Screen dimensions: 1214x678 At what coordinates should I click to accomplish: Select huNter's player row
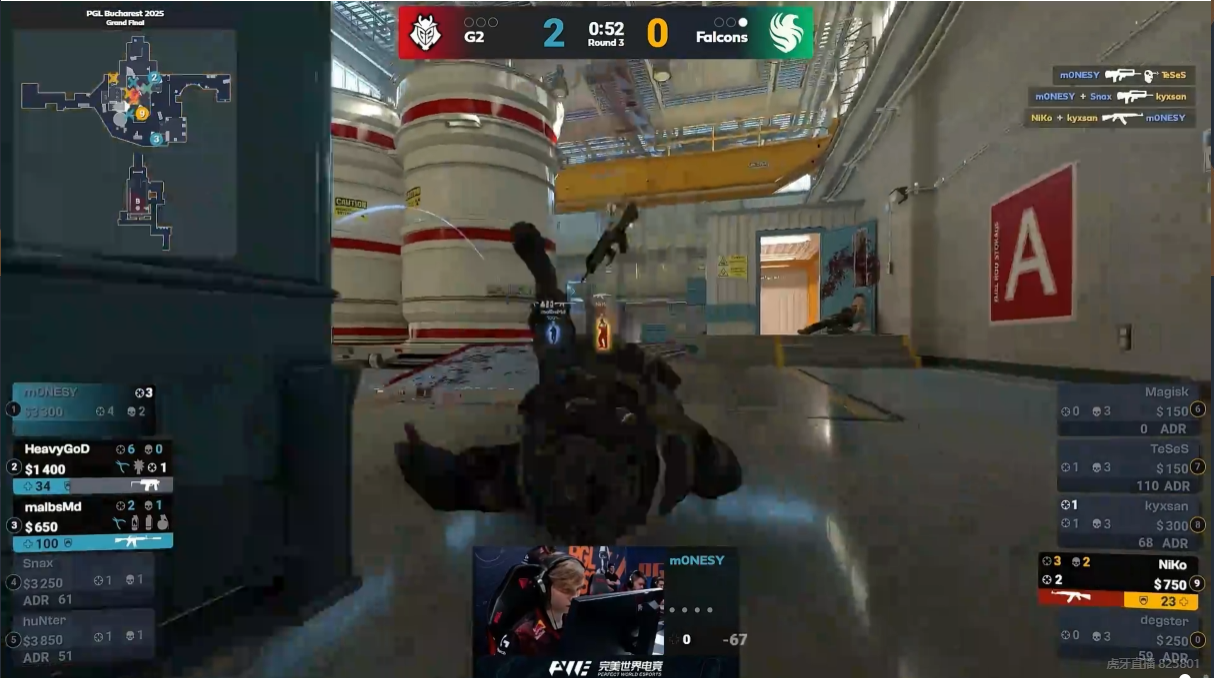pyautogui.click(x=85, y=636)
